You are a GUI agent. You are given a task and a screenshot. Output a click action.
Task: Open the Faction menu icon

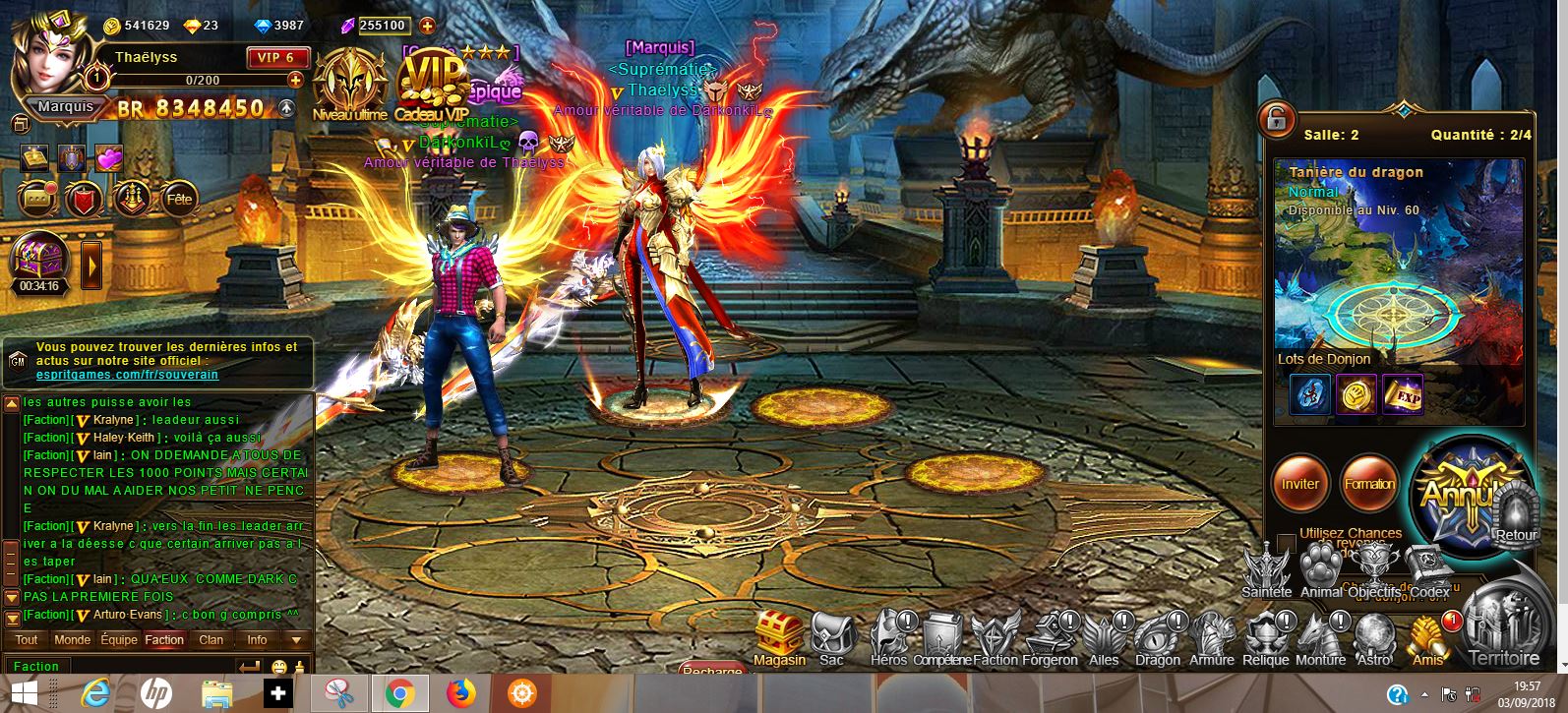point(995,635)
